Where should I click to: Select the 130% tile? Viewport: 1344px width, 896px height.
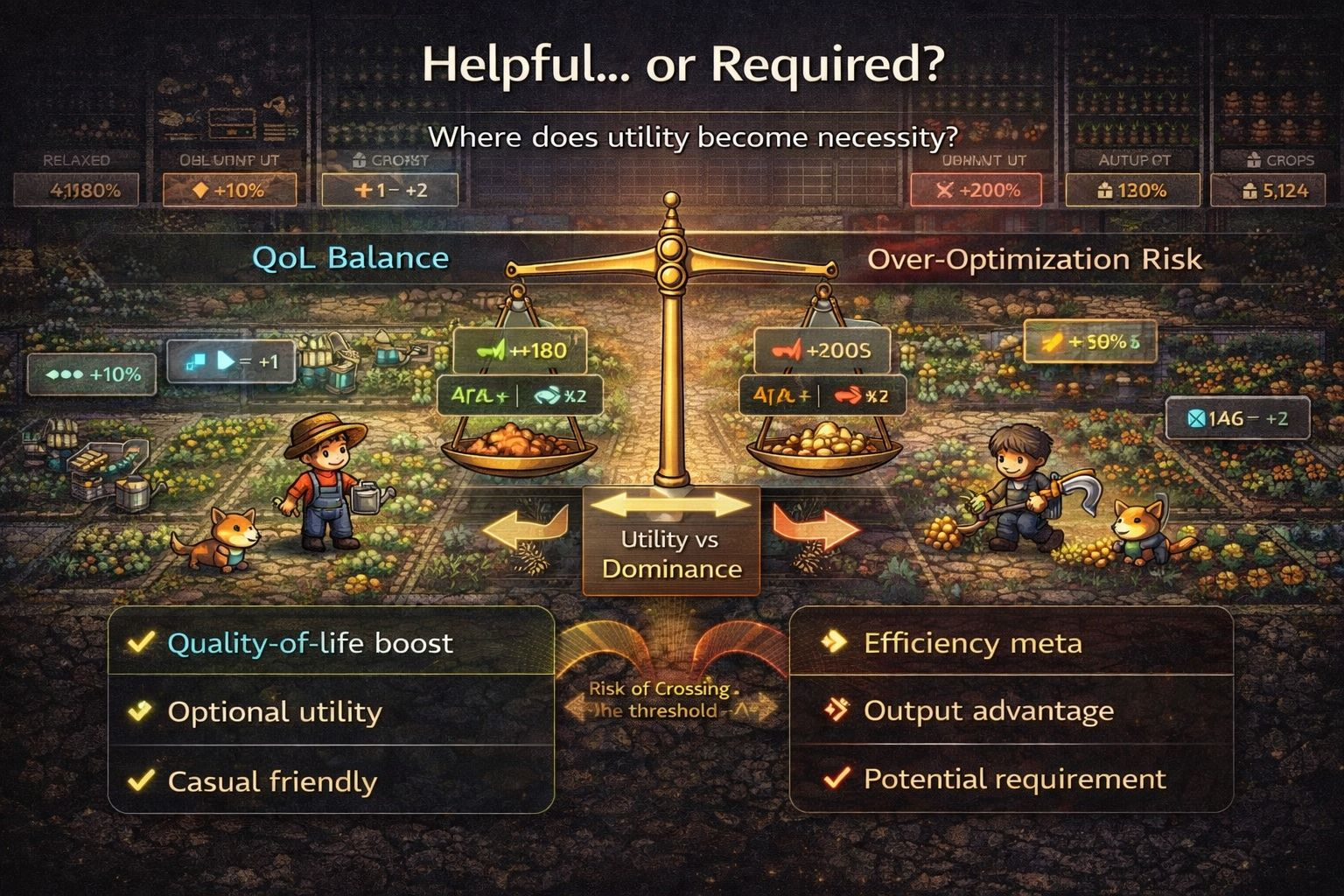coord(1131,190)
